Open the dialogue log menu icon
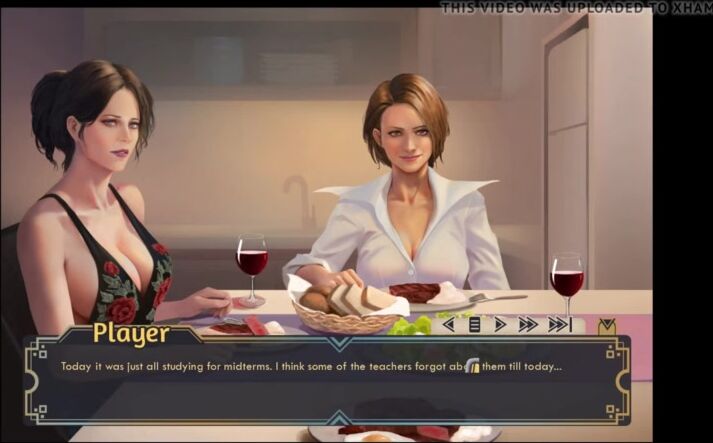 pyautogui.click(x=474, y=324)
